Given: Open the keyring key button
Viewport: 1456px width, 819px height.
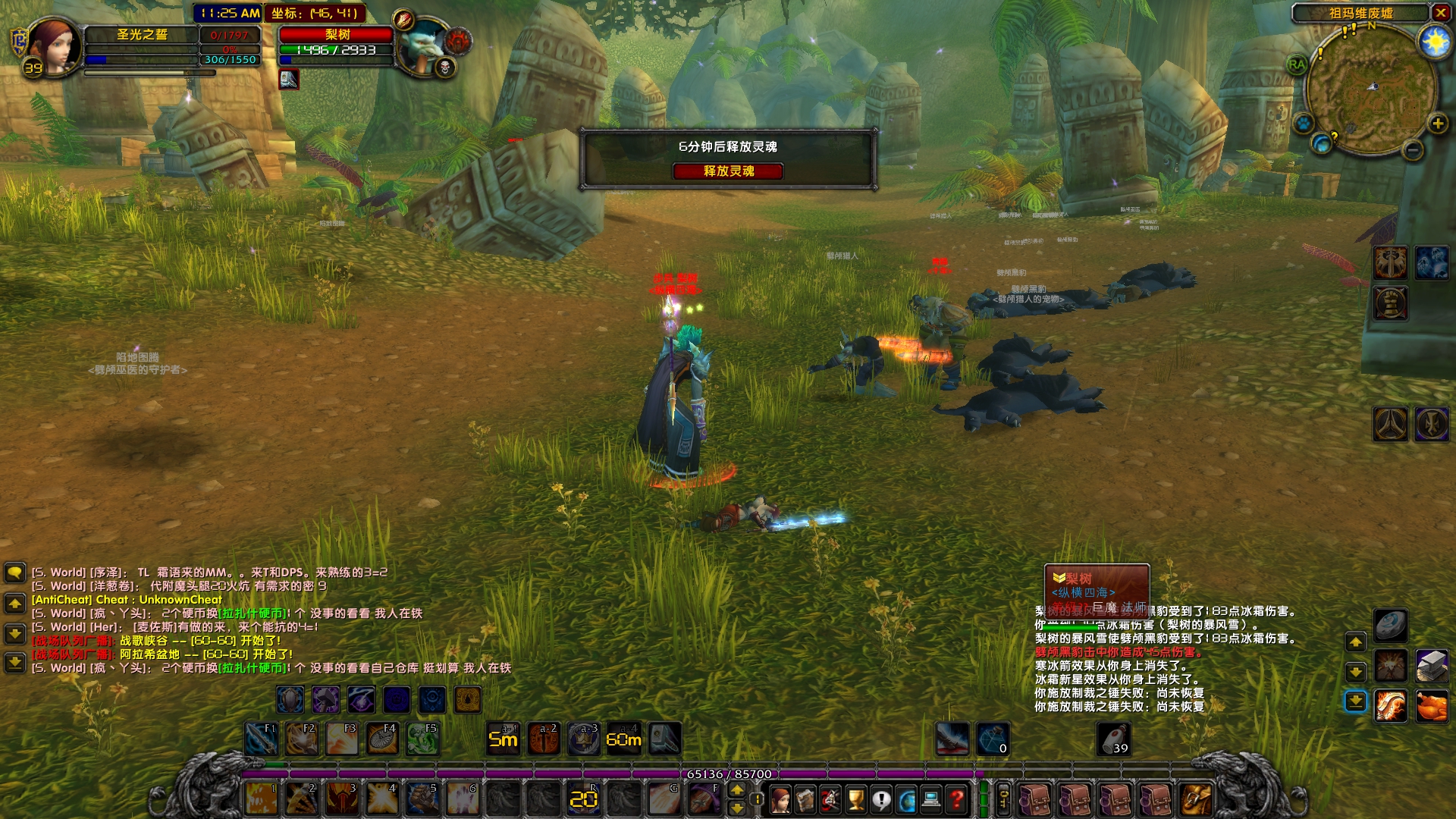Looking at the screenshot, I should (x=1003, y=799).
